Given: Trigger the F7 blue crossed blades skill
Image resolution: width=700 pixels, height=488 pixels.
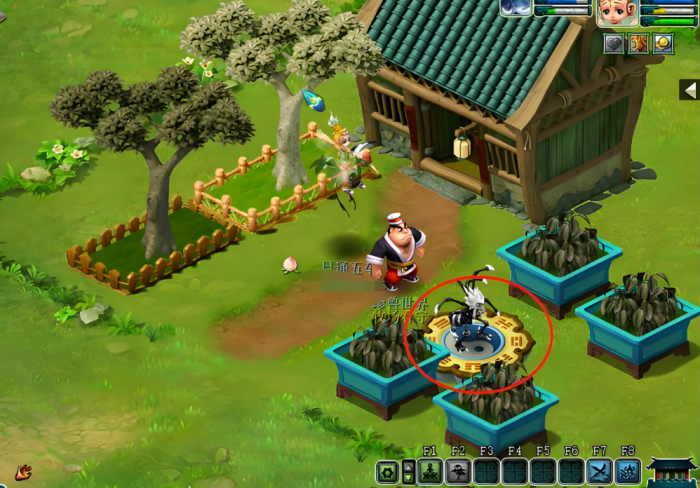Looking at the screenshot, I should [600, 472].
